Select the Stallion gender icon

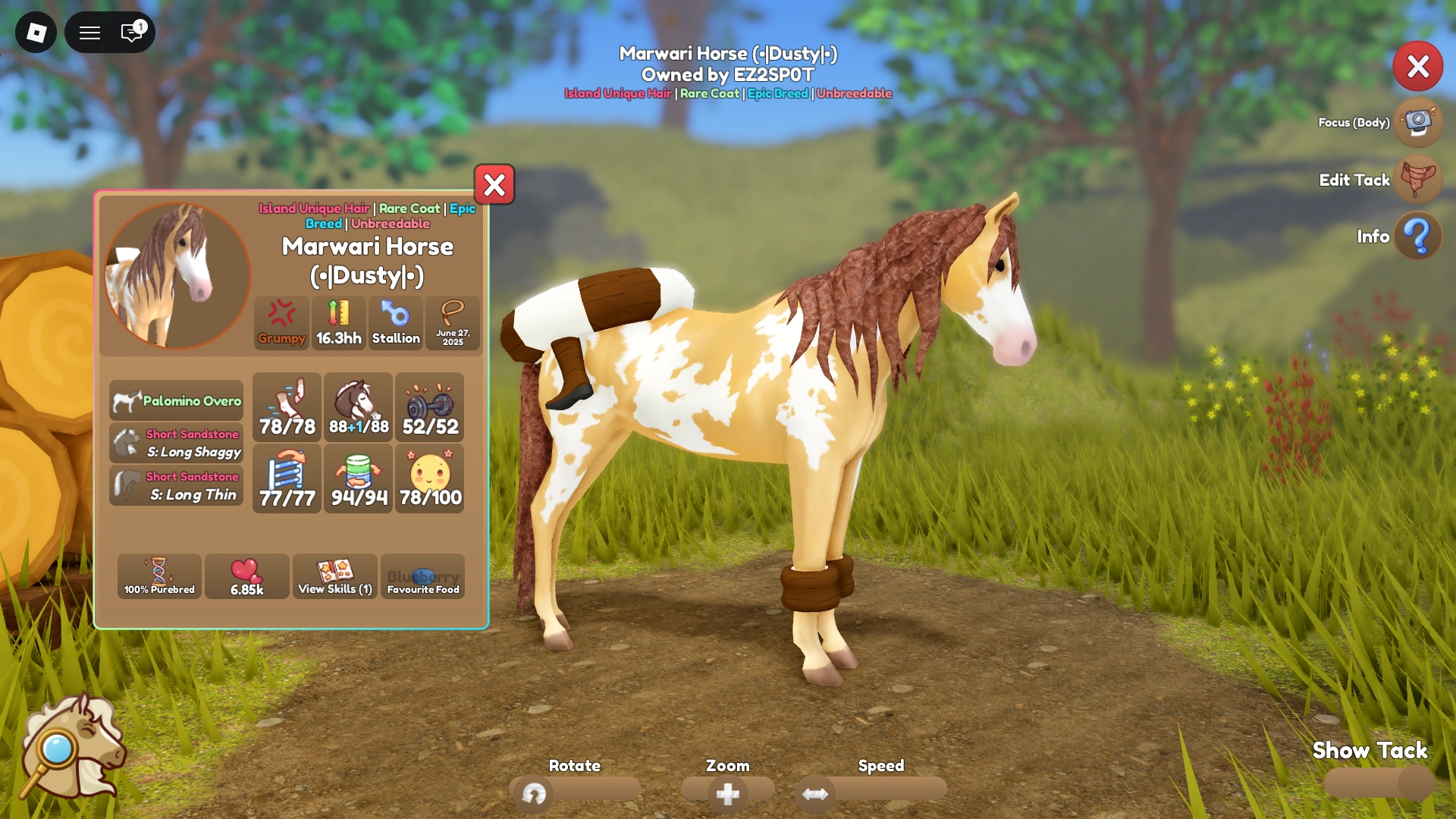pos(395,322)
